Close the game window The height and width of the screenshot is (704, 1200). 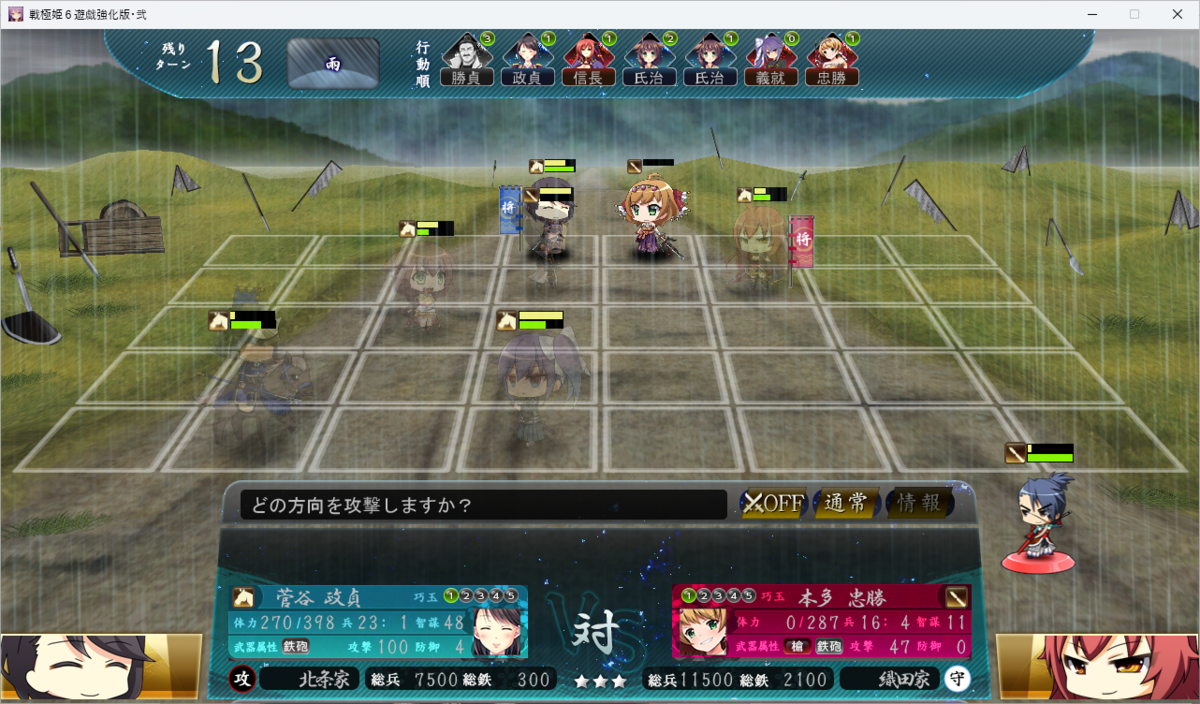(1177, 14)
